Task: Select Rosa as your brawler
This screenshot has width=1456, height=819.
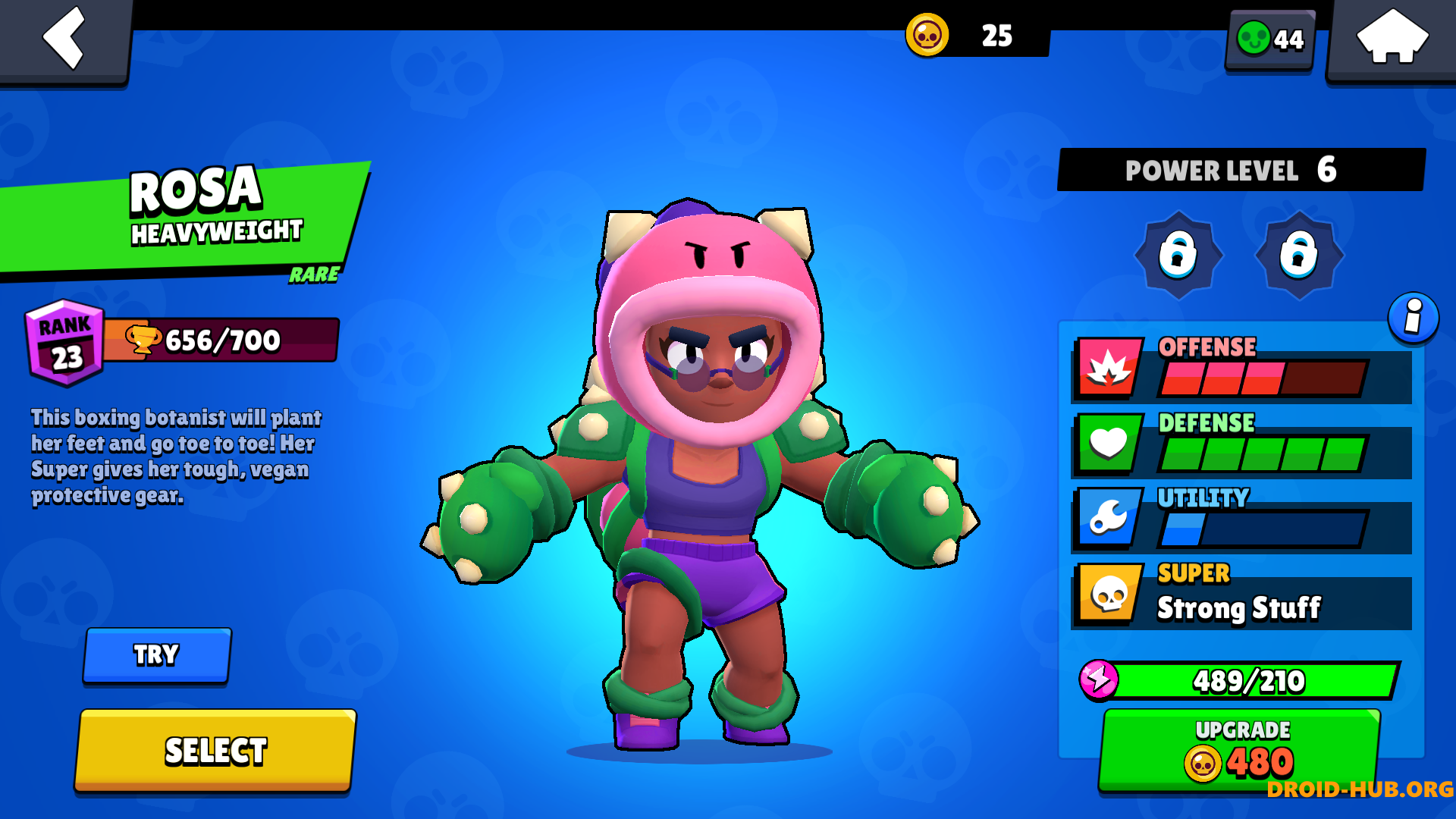Action: 215,751
